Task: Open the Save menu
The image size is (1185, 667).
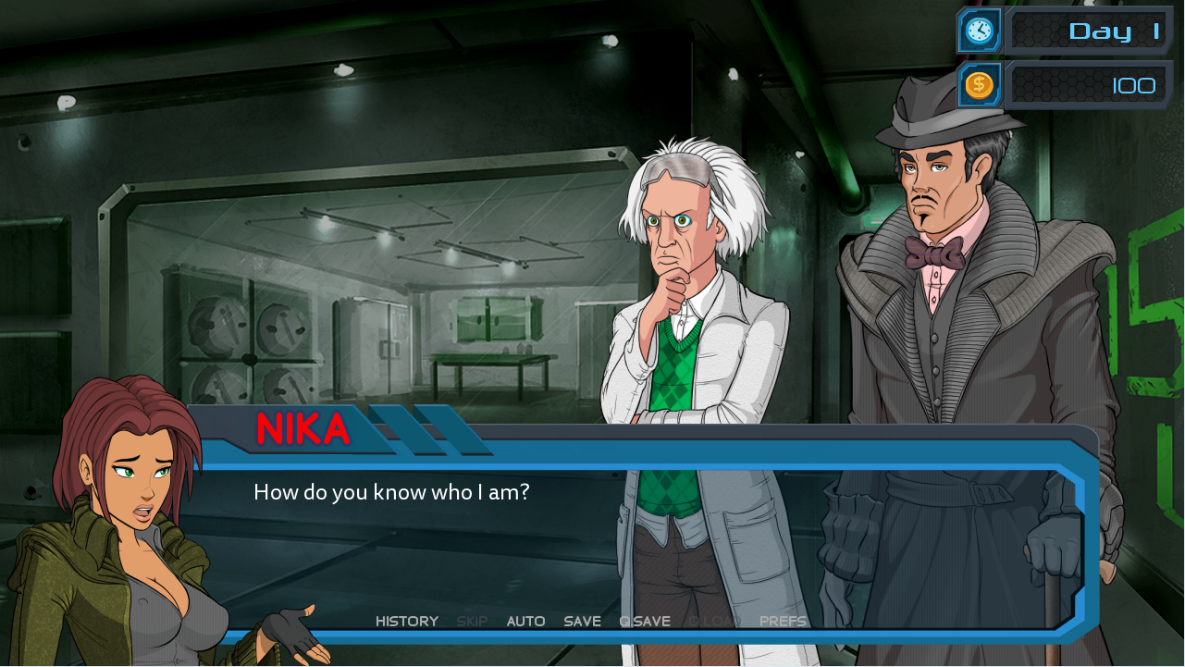Action: (x=582, y=621)
